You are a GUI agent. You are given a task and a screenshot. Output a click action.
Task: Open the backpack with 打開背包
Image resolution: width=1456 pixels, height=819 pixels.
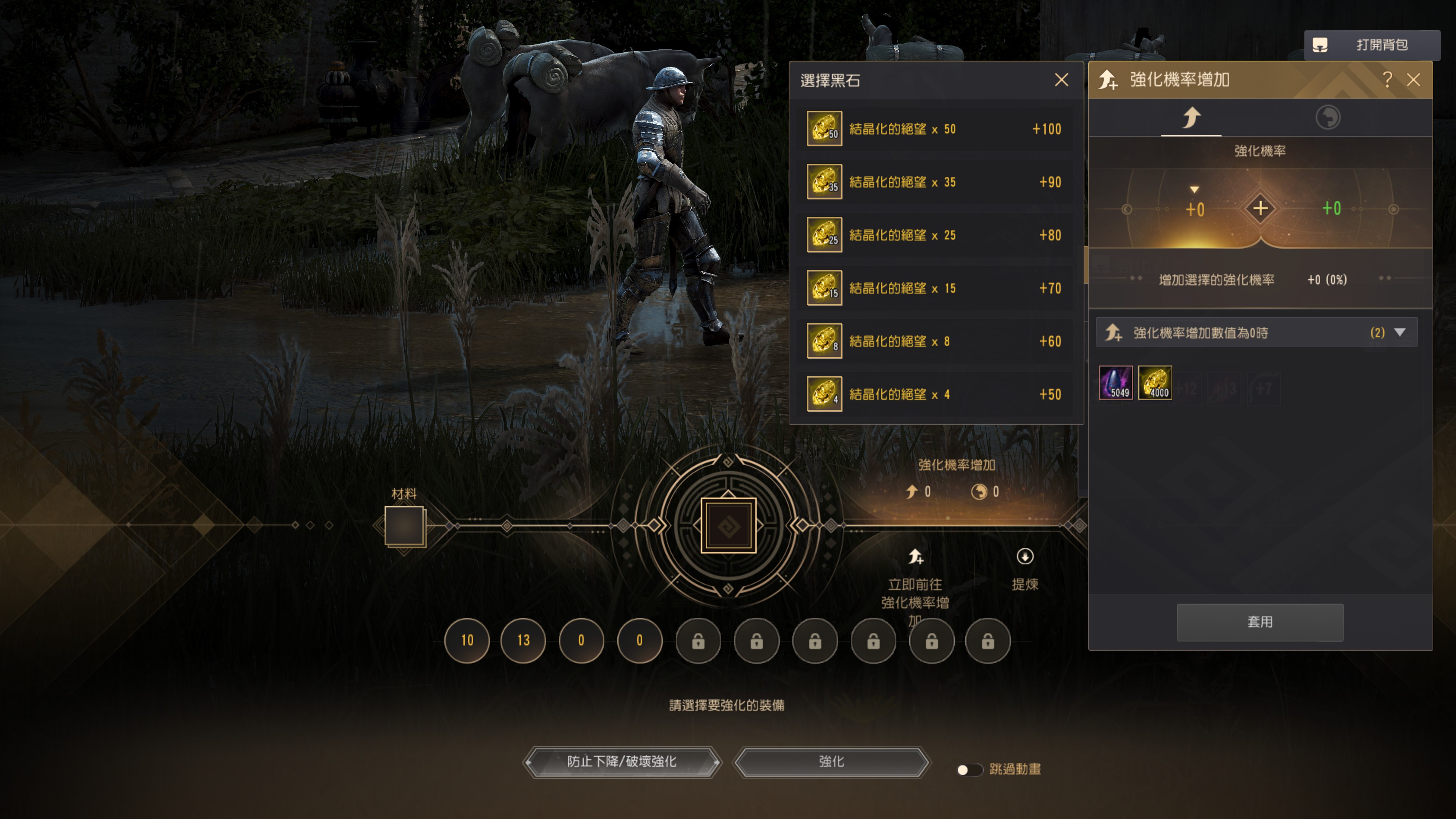(x=1371, y=45)
